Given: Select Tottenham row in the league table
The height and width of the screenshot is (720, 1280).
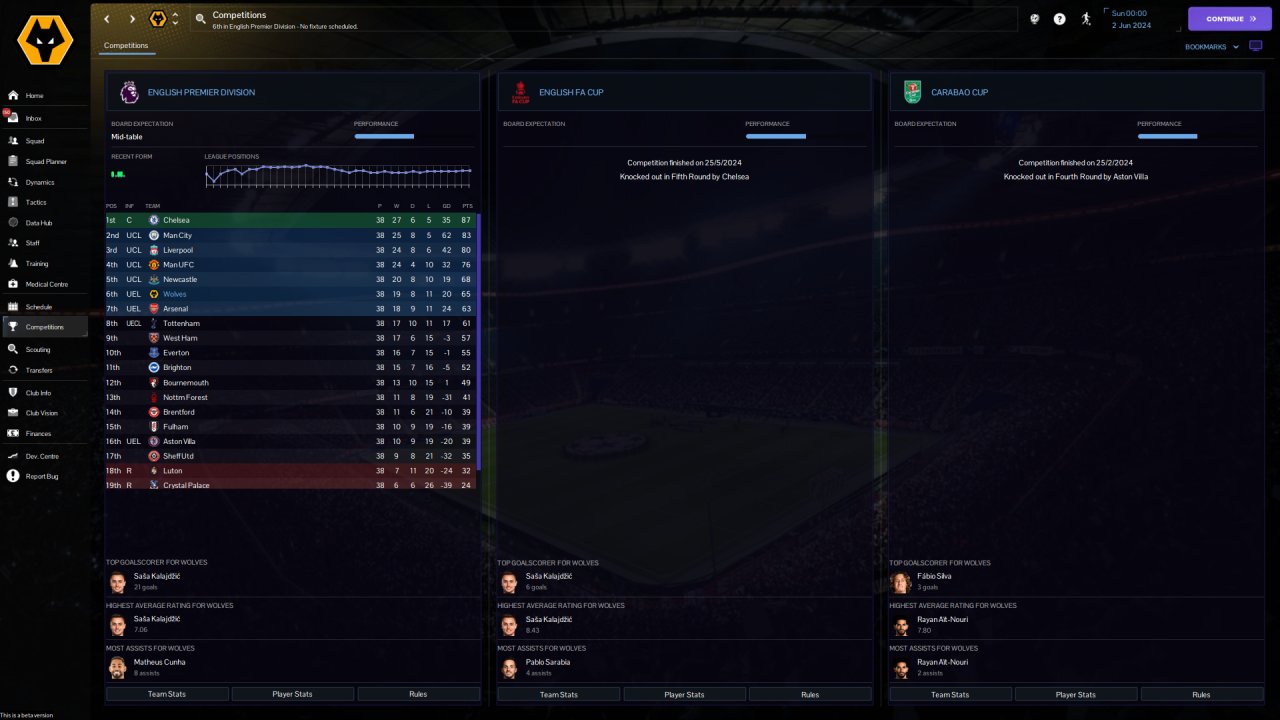Looking at the screenshot, I should tap(181, 323).
